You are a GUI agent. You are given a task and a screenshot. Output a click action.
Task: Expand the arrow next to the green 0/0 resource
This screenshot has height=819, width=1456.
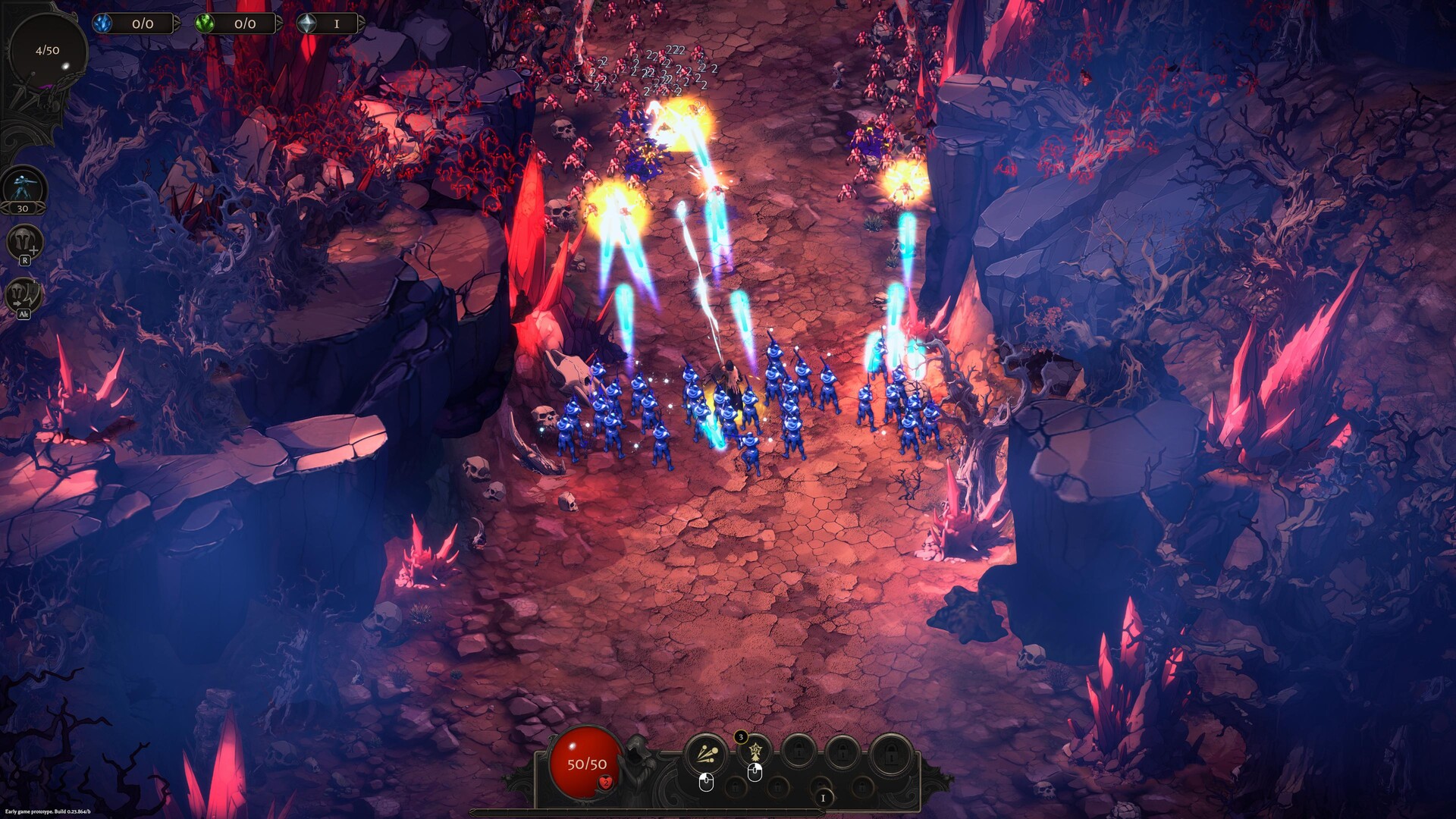click(x=278, y=24)
